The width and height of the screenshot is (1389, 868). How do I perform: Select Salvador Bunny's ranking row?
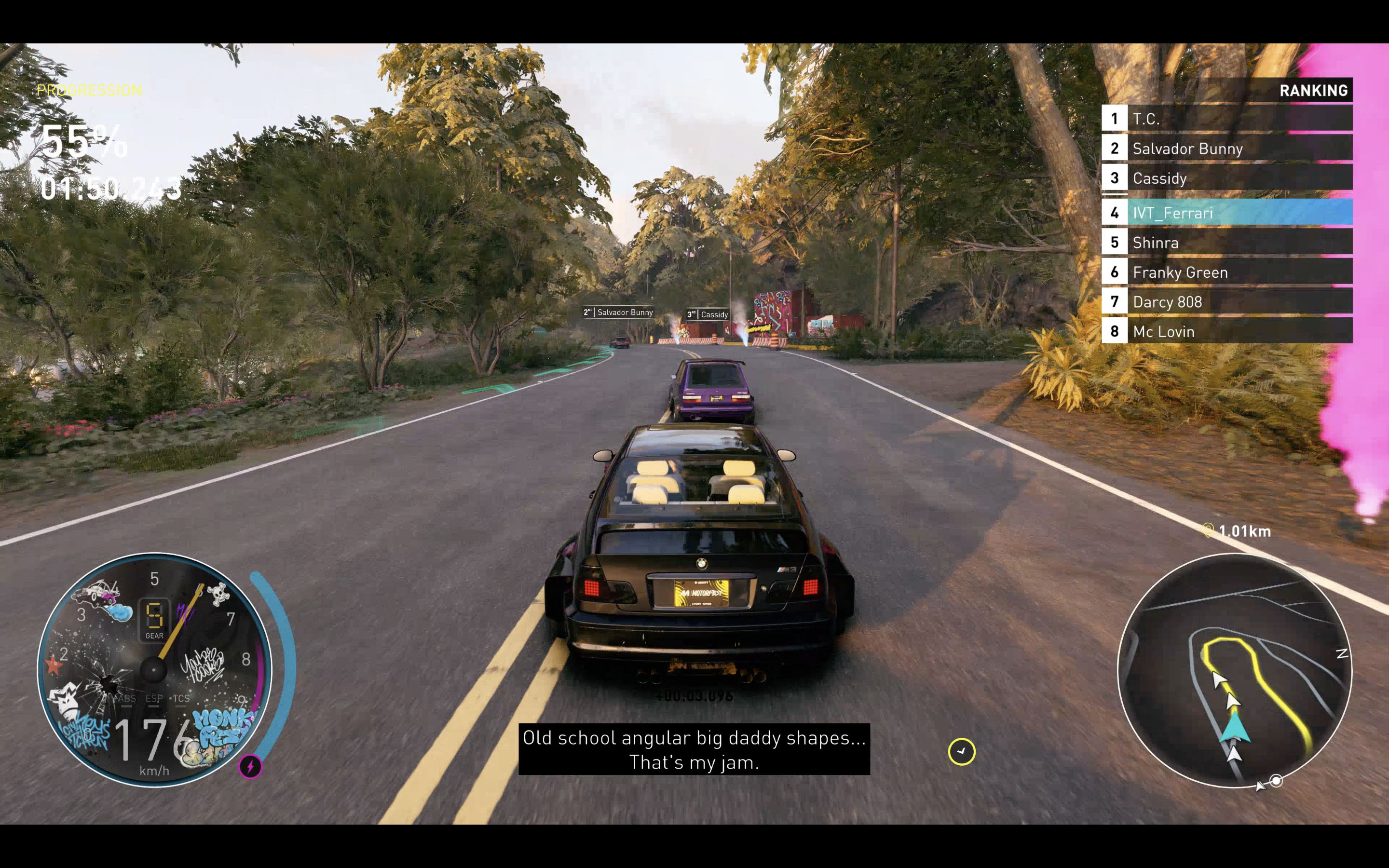tap(1226, 149)
